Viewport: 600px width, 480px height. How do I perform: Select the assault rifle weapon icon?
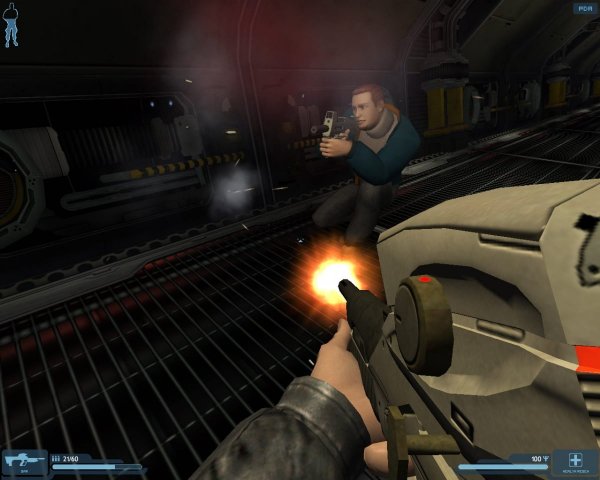[x=22, y=461]
